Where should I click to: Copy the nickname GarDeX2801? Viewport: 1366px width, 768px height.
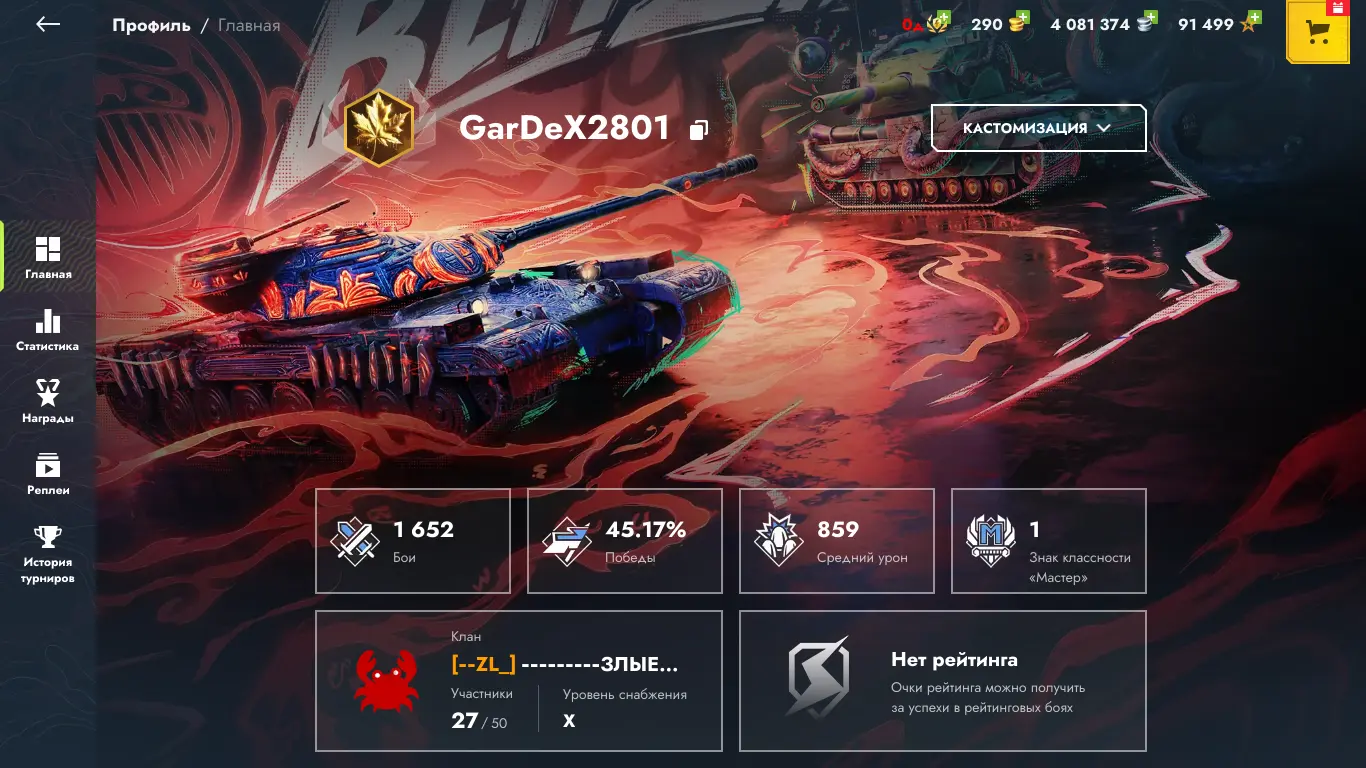tap(699, 129)
